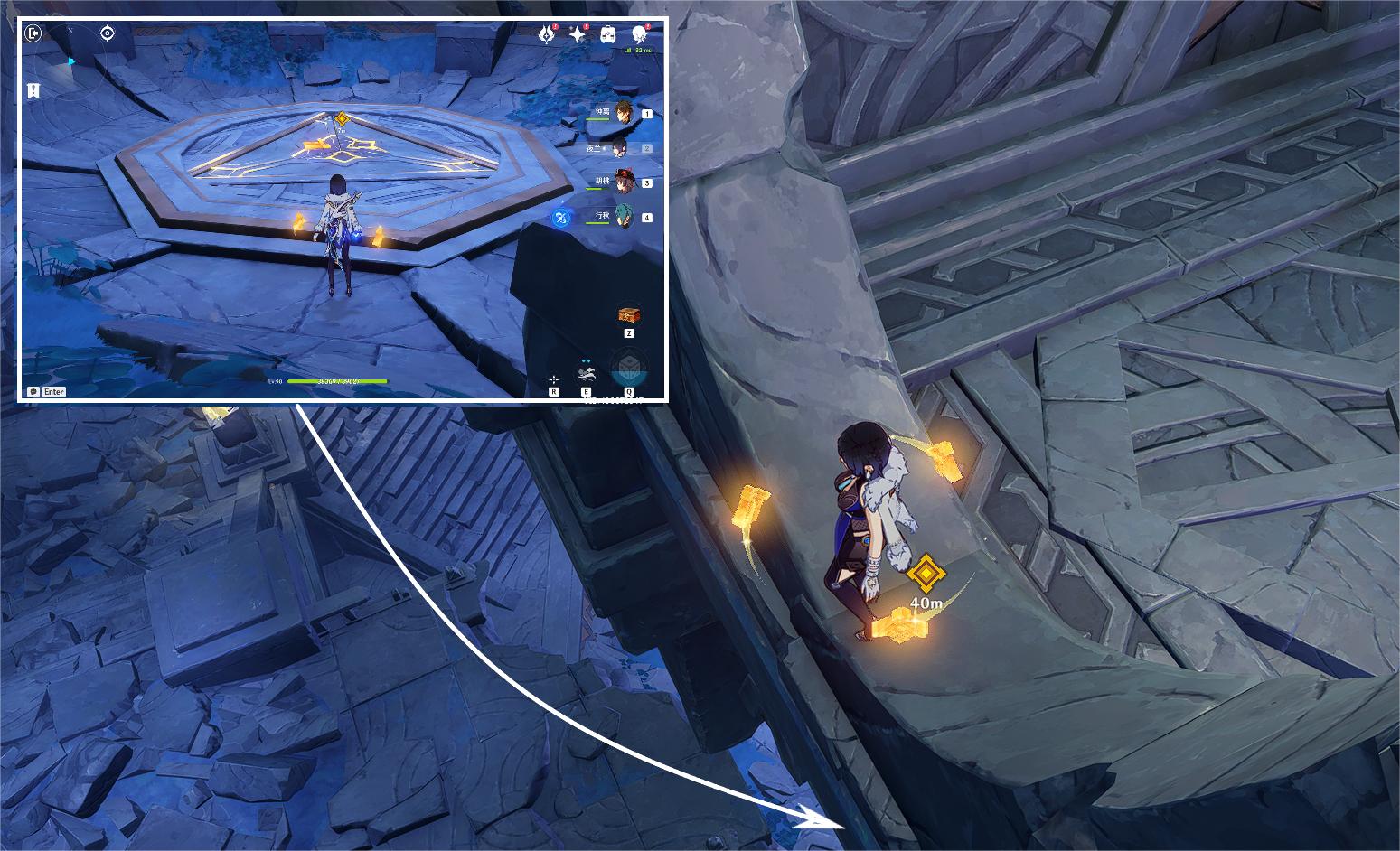The width and height of the screenshot is (1400, 851).
Task: Click the sprint stamina icon bound to E
Action: 586,373
